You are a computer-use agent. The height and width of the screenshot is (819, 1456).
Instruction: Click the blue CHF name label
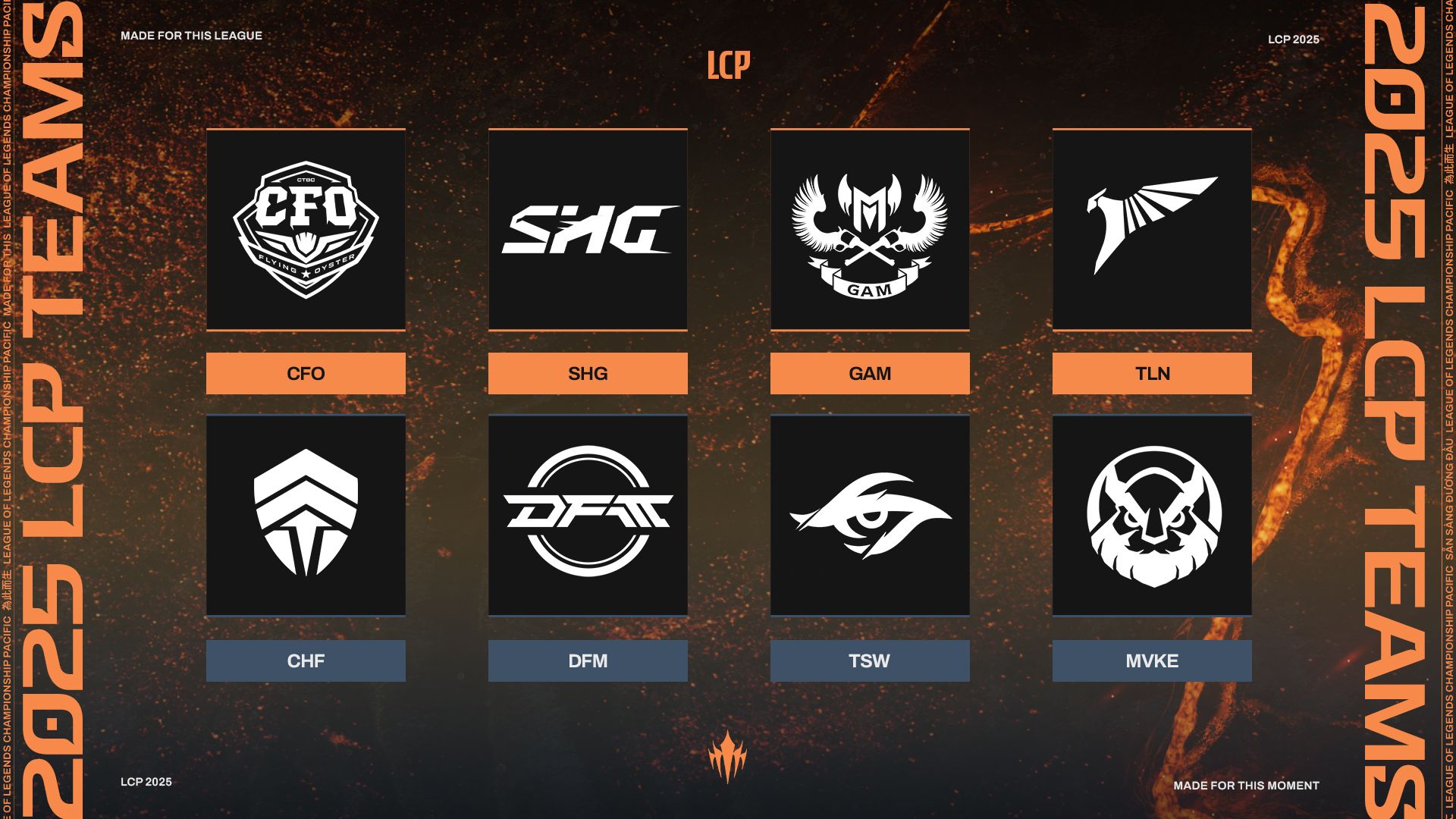point(306,661)
